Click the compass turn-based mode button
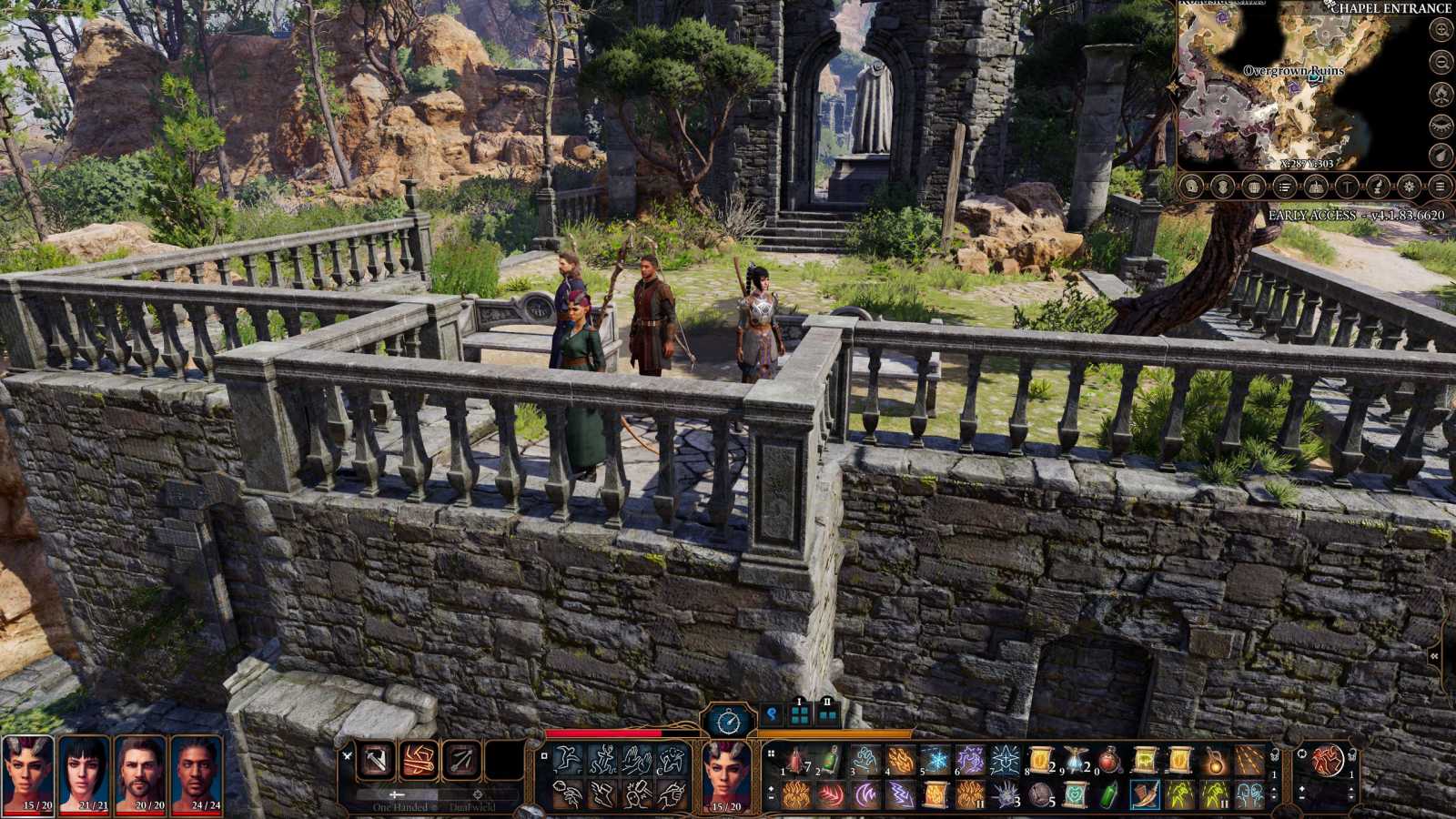Viewport: 1456px width, 819px height. pyautogui.click(x=728, y=722)
